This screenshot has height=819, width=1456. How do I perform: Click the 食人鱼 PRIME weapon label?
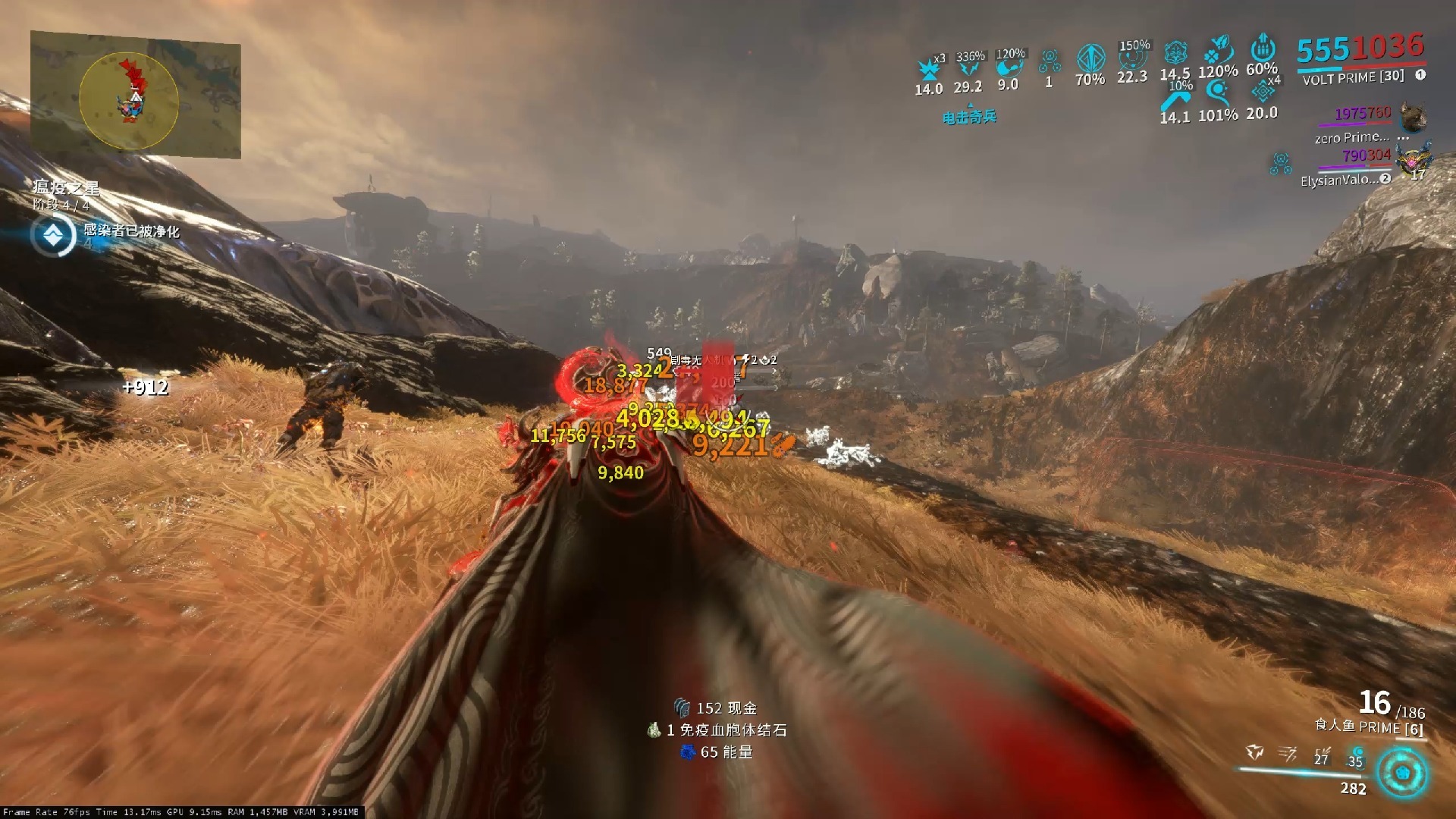(1369, 726)
